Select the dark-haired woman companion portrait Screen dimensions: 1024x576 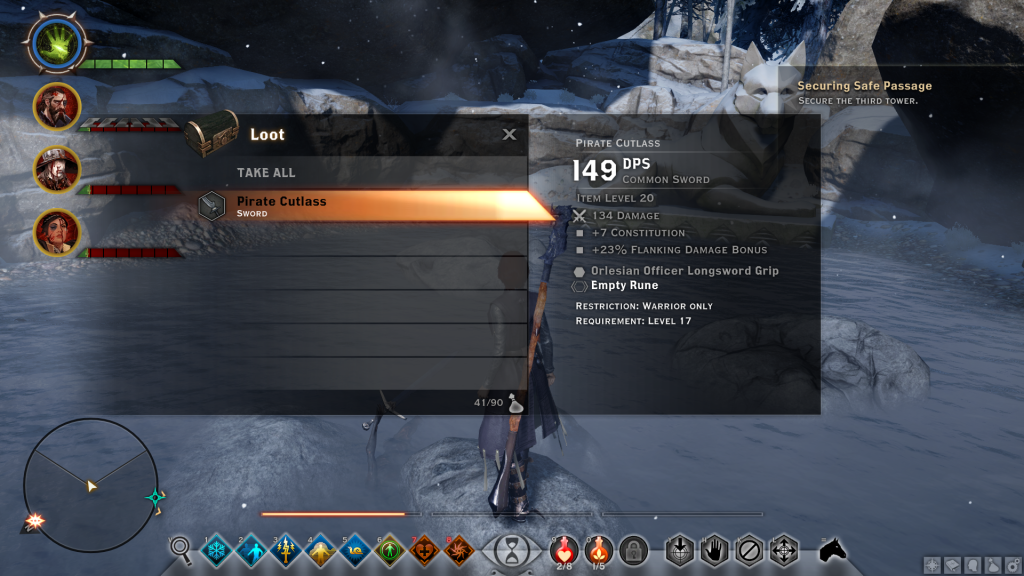[x=57, y=232]
